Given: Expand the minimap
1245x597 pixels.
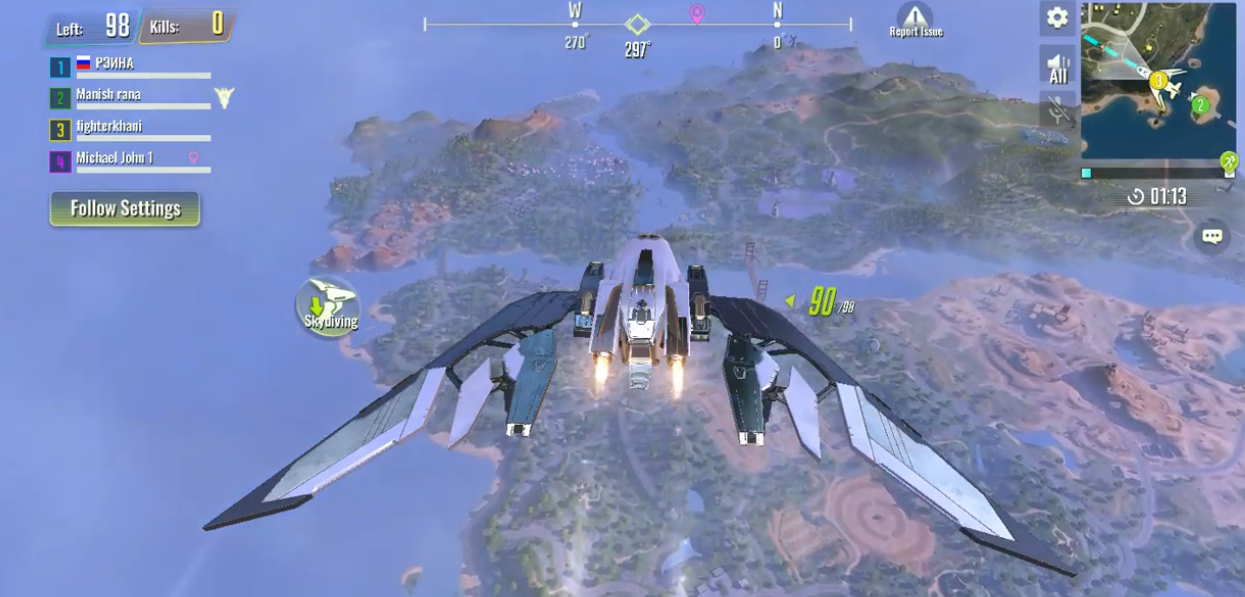Looking at the screenshot, I should coord(1158,80).
